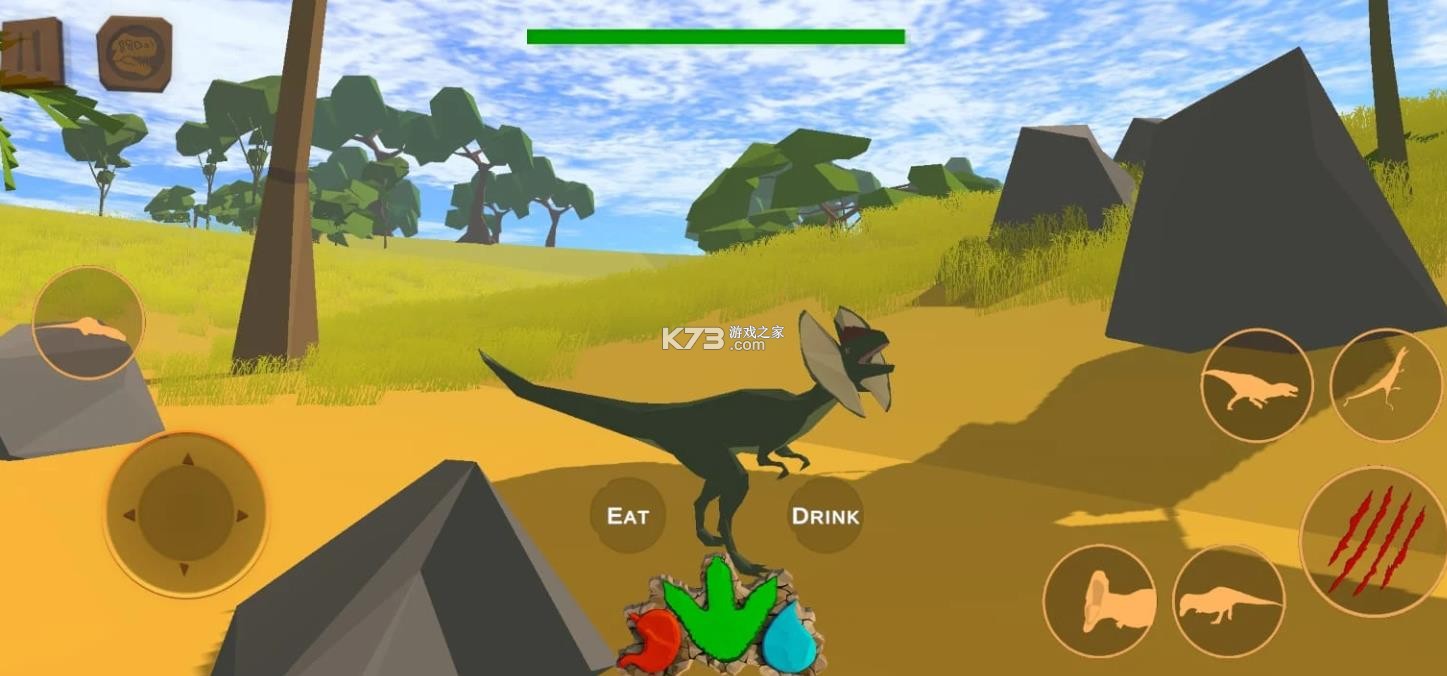Trigger the jumping dinosaur action
1447x676 pixels.
[x=1385, y=384]
